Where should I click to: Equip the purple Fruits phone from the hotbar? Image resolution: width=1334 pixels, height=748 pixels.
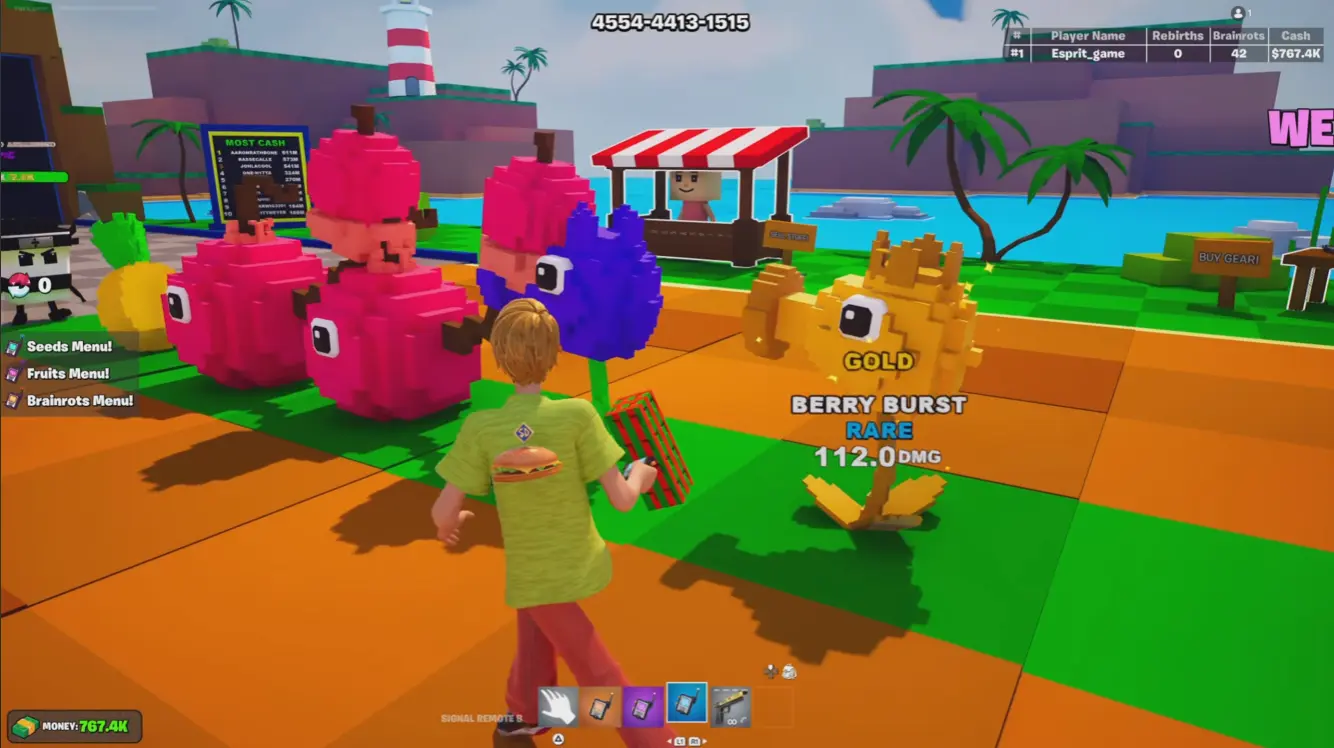pos(643,705)
